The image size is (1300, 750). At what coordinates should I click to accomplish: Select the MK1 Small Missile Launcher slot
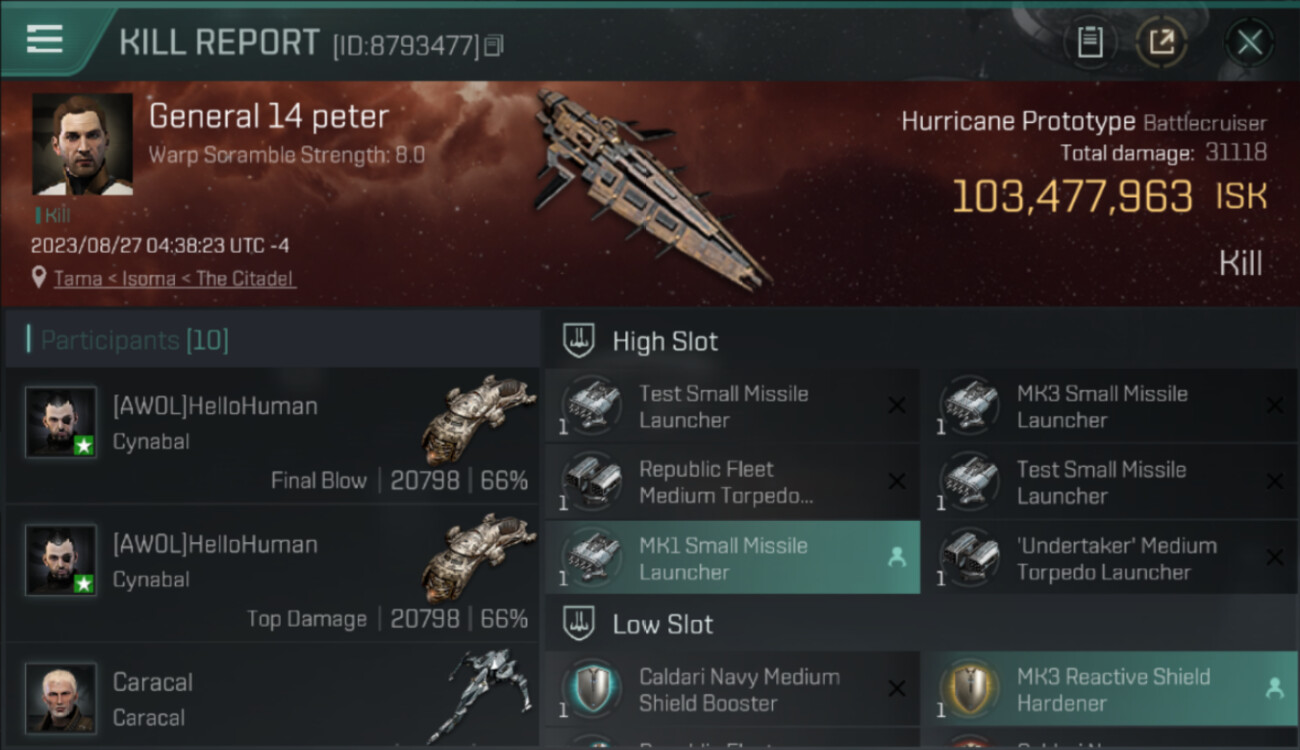(732, 558)
